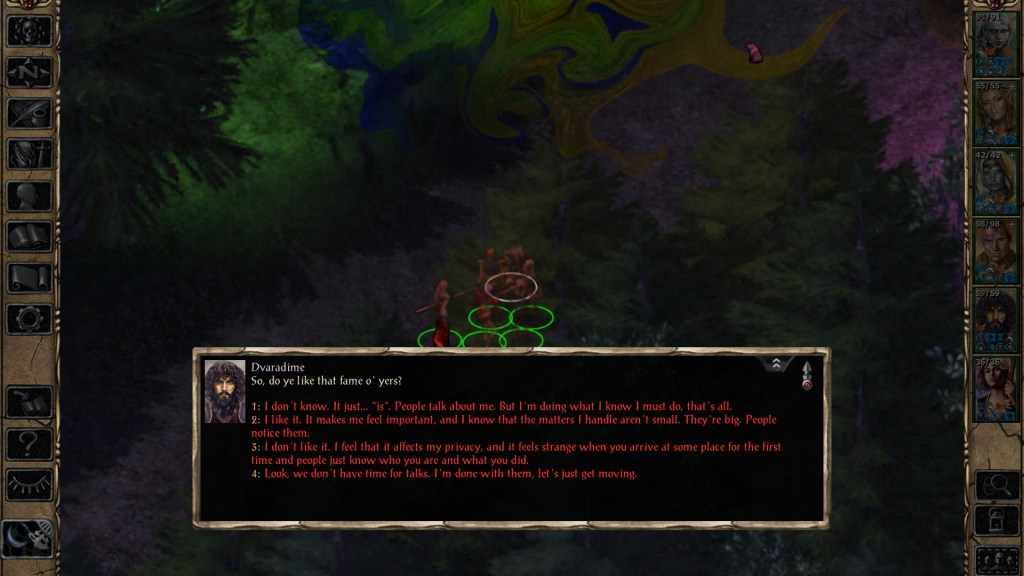Open the journal with the quill button
This screenshot has width=1024, height=576.
click(29, 113)
